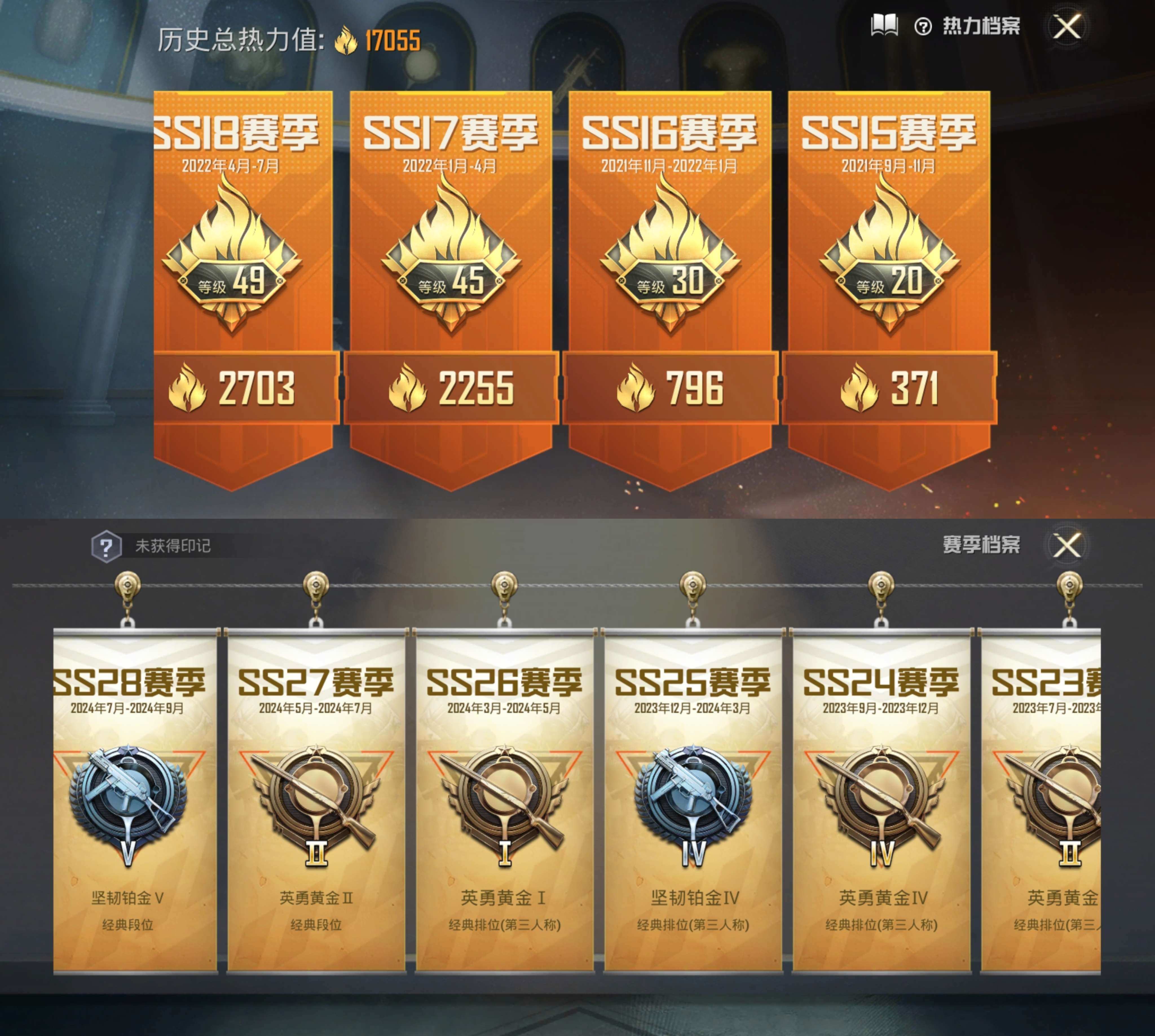This screenshot has height=1036, width=1155.
Task: View the SS15赛季 heat banner
Action: pyautogui.click(x=889, y=285)
